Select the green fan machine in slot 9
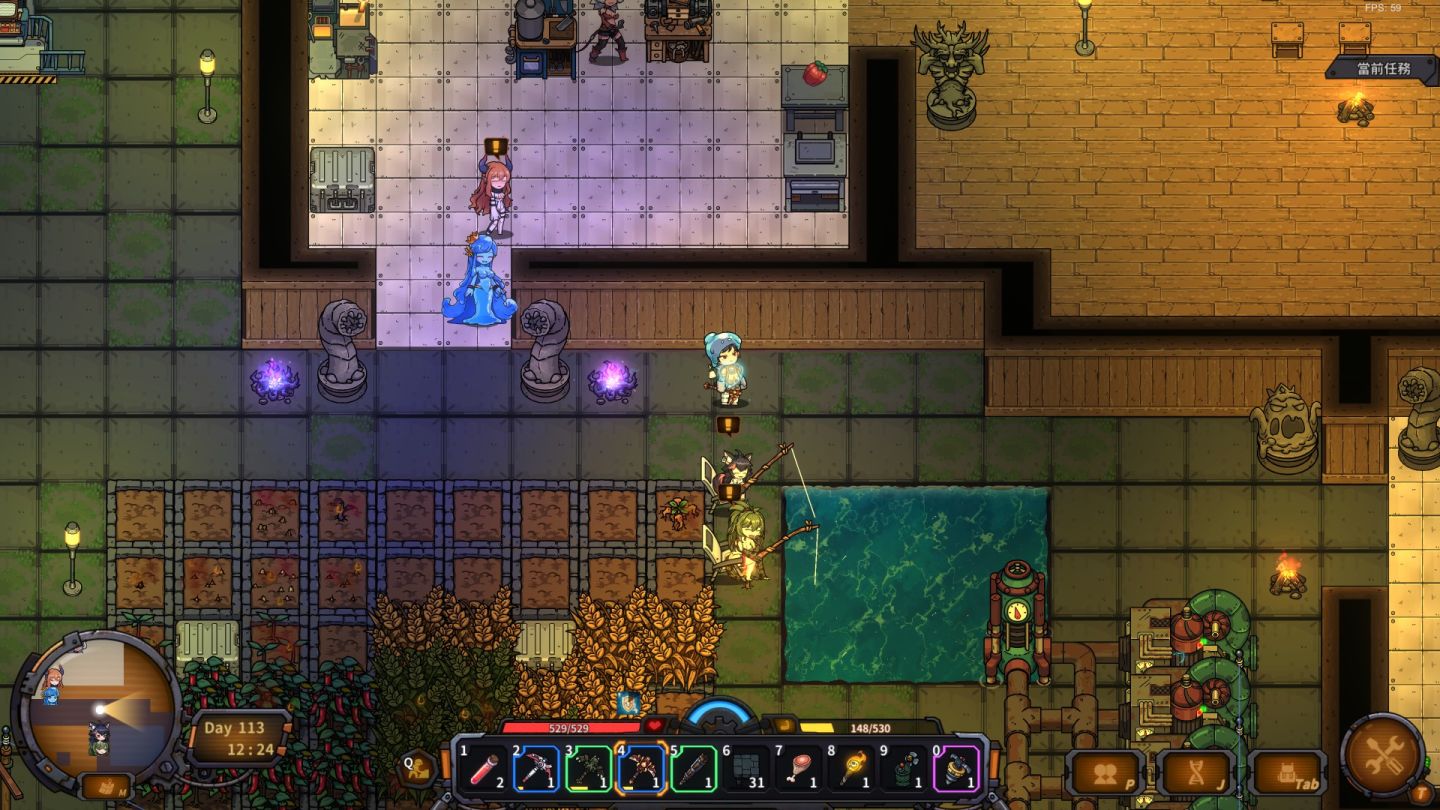1440x810 pixels. tap(904, 769)
